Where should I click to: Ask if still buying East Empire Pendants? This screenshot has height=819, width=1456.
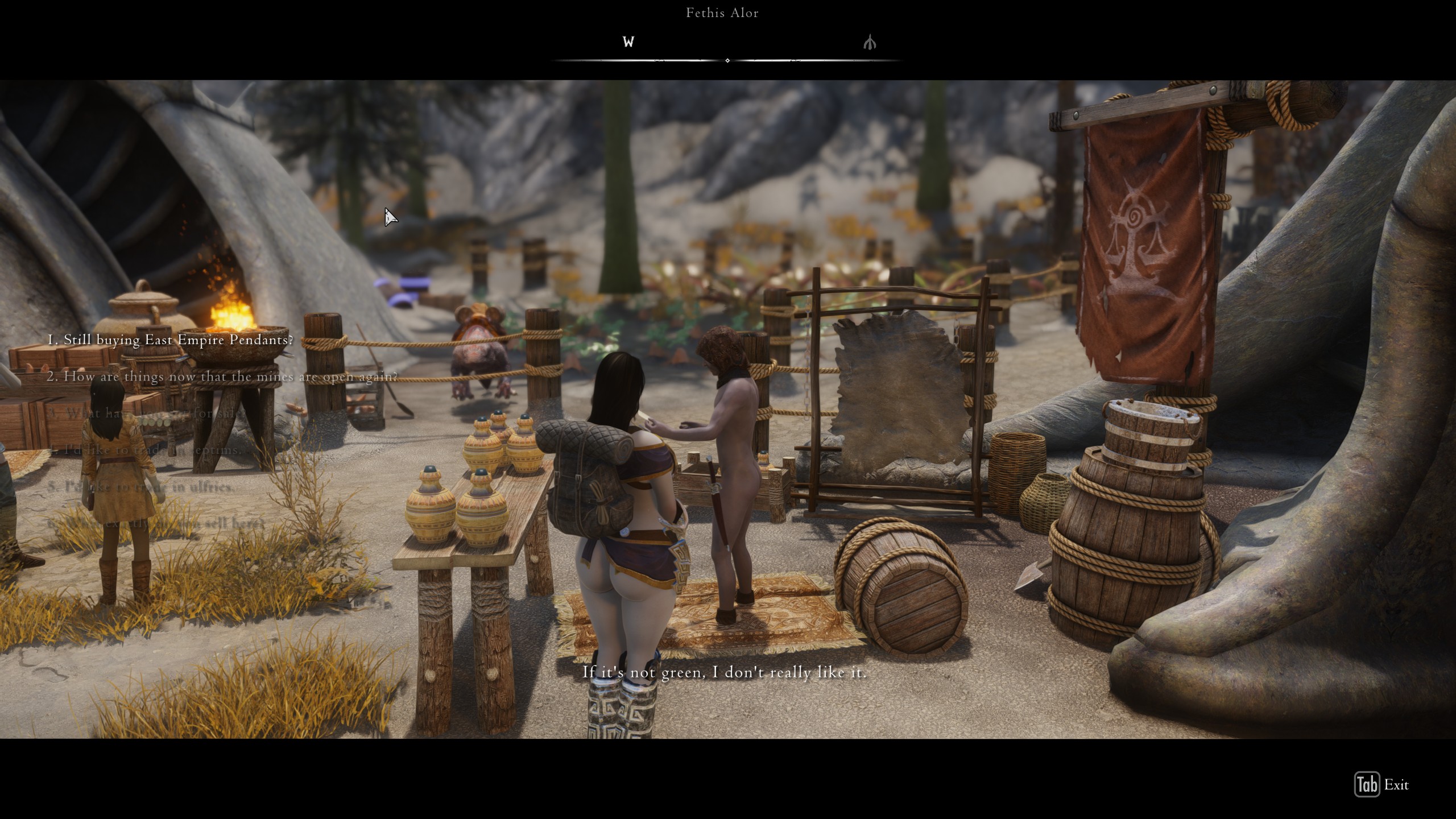(x=170, y=340)
